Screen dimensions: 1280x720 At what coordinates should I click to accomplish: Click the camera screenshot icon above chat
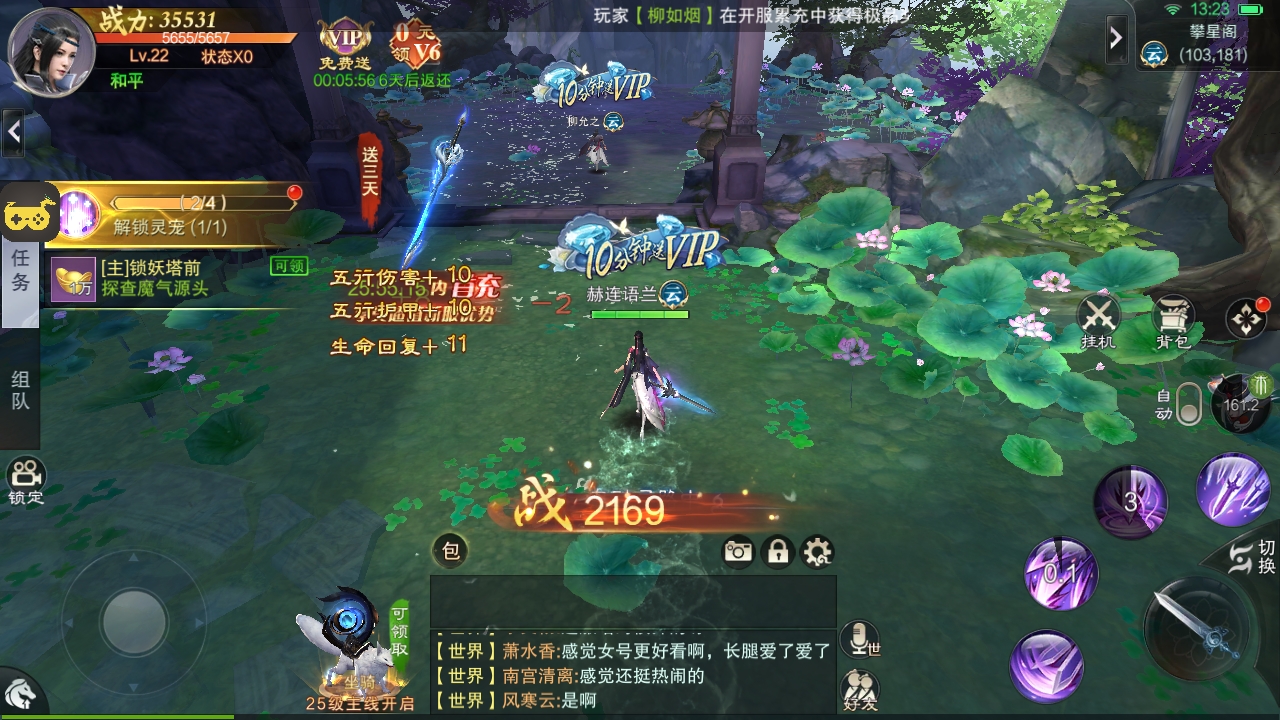739,551
